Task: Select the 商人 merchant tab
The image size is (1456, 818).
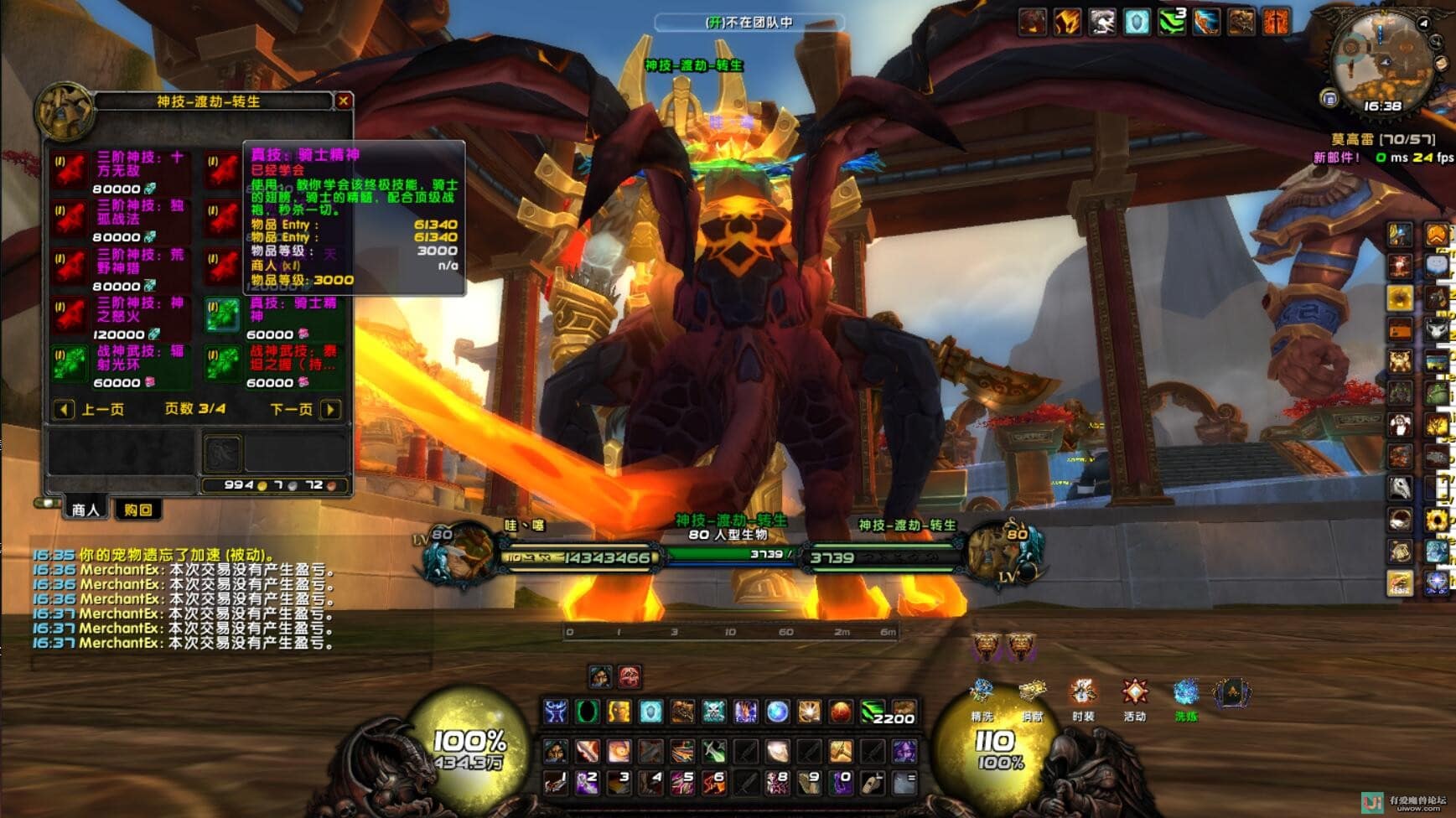Action: coord(85,510)
